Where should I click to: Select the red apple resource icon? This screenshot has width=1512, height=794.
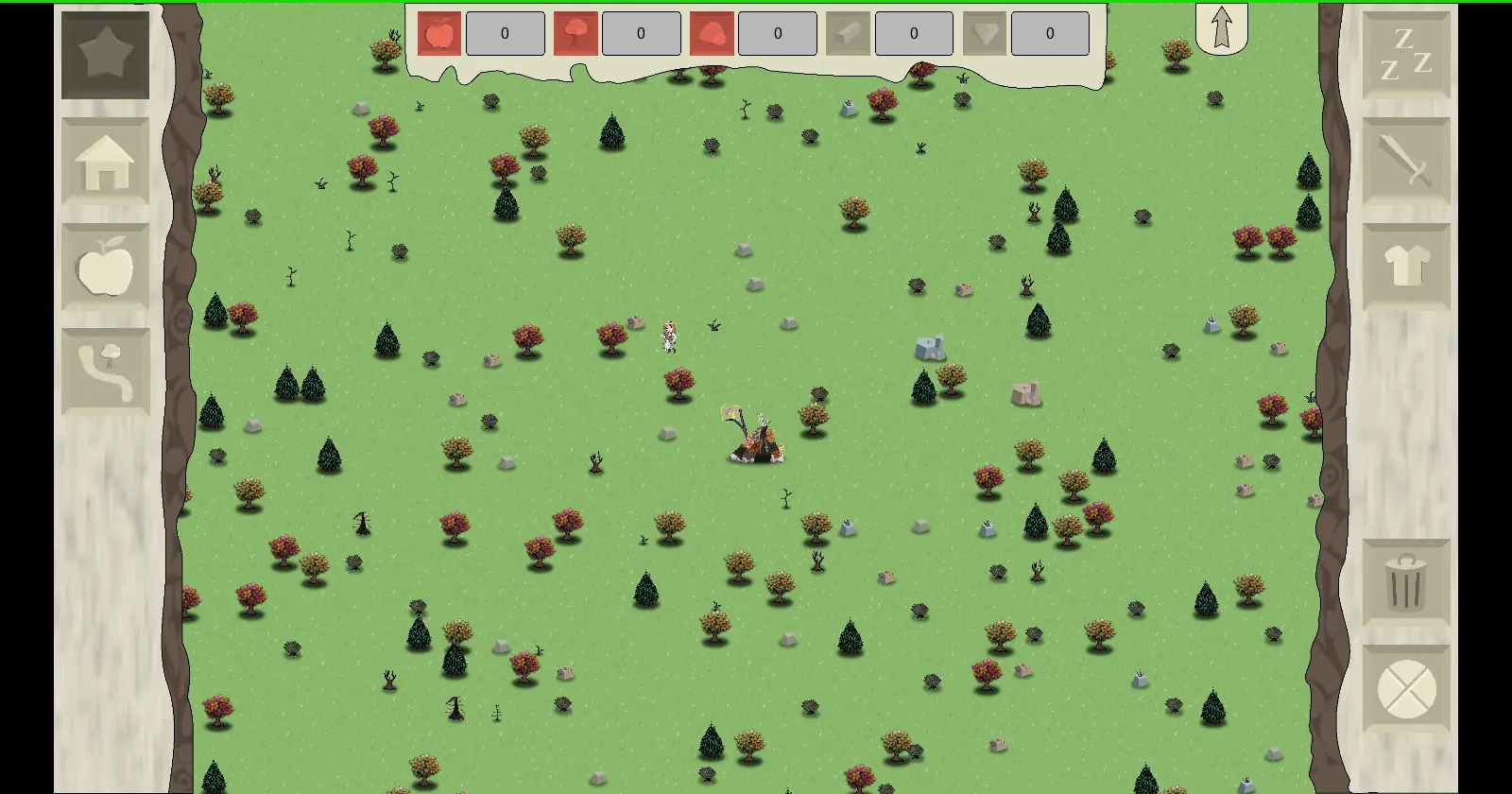tap(439, 34)
